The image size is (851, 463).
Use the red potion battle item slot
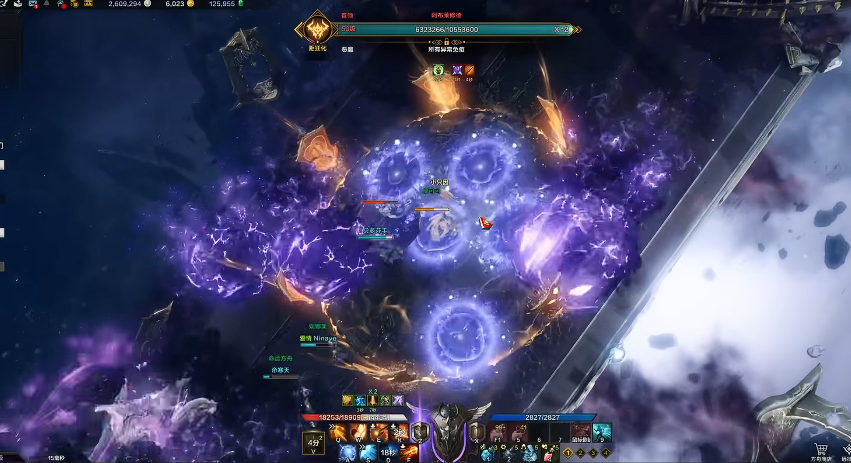pyautogui.click(x=546, y=453)
